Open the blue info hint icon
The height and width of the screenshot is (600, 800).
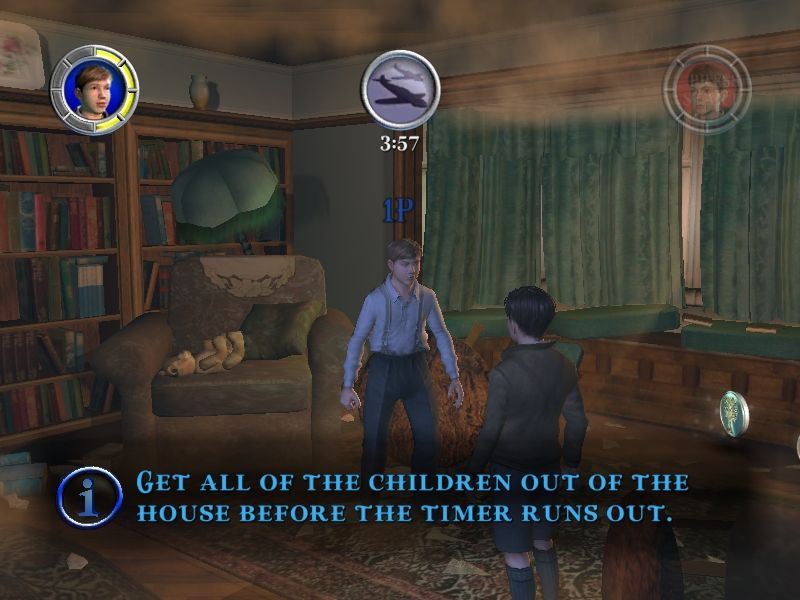87,494
